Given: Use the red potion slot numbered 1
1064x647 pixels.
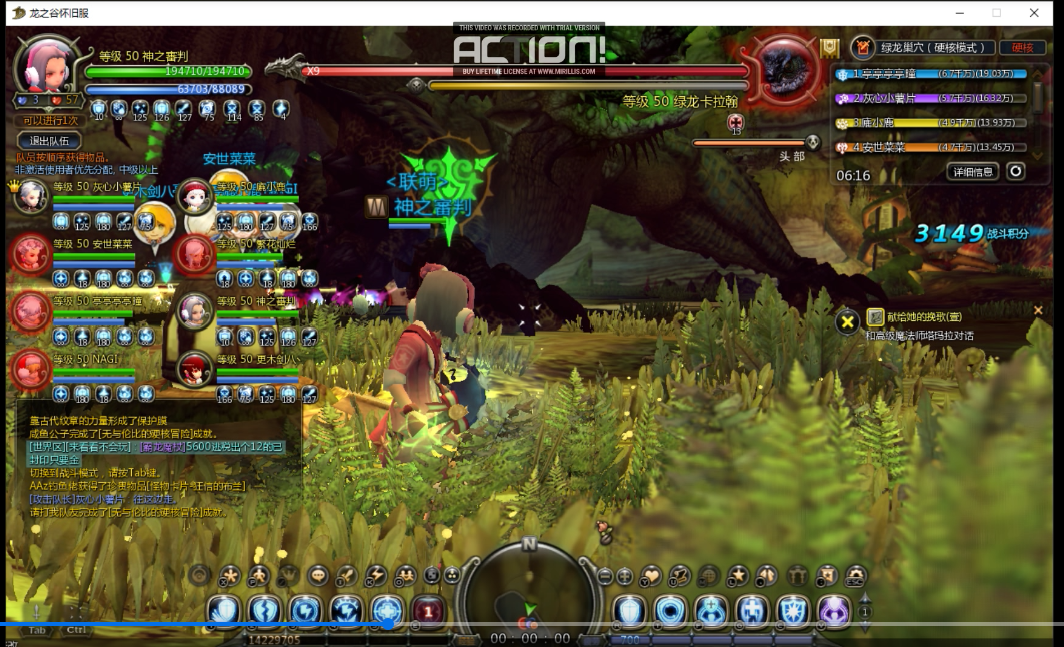Looking at the screenshot, I should (428, 610).
